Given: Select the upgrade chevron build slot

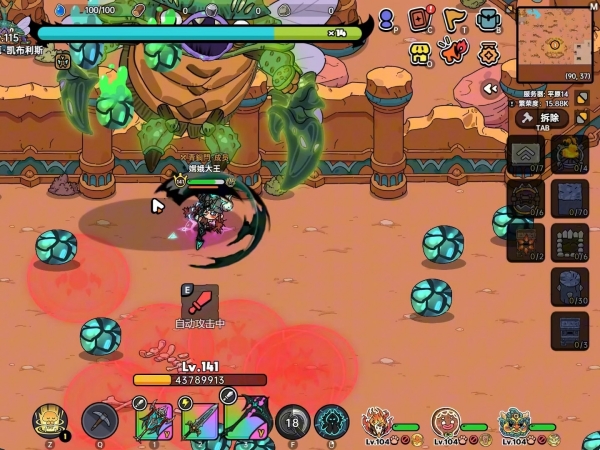Looking at the screenshot, I should click(524, 154).
